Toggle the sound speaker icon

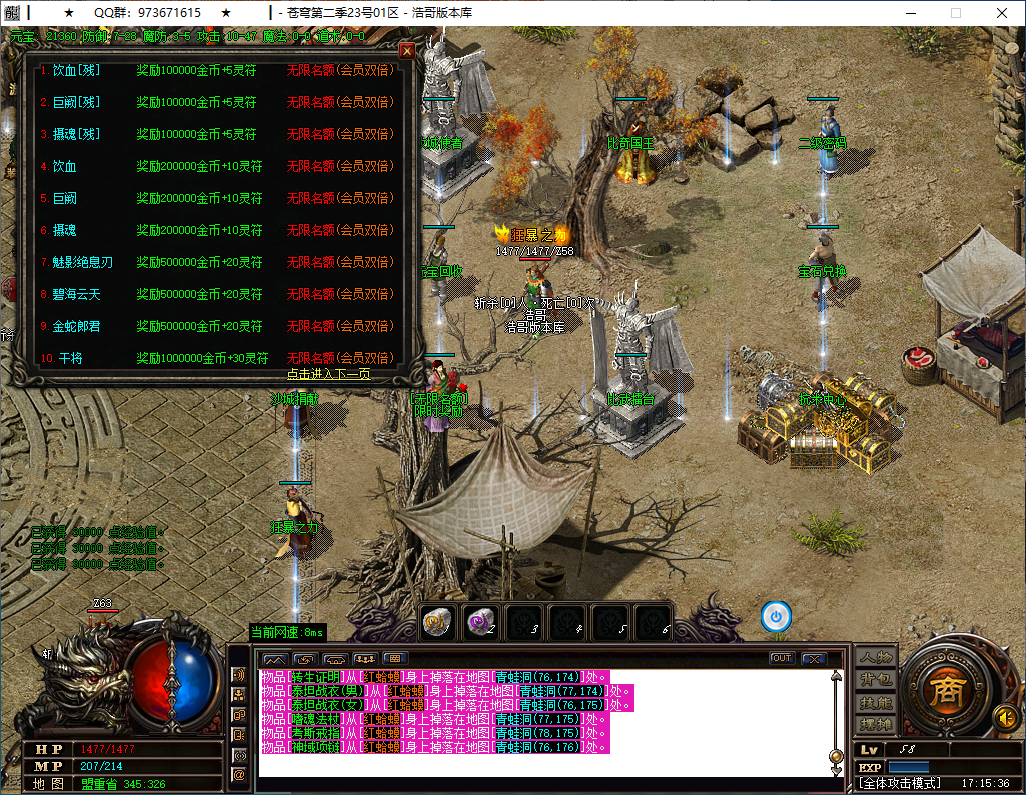pyautogui.click(x=1004, y=716)
